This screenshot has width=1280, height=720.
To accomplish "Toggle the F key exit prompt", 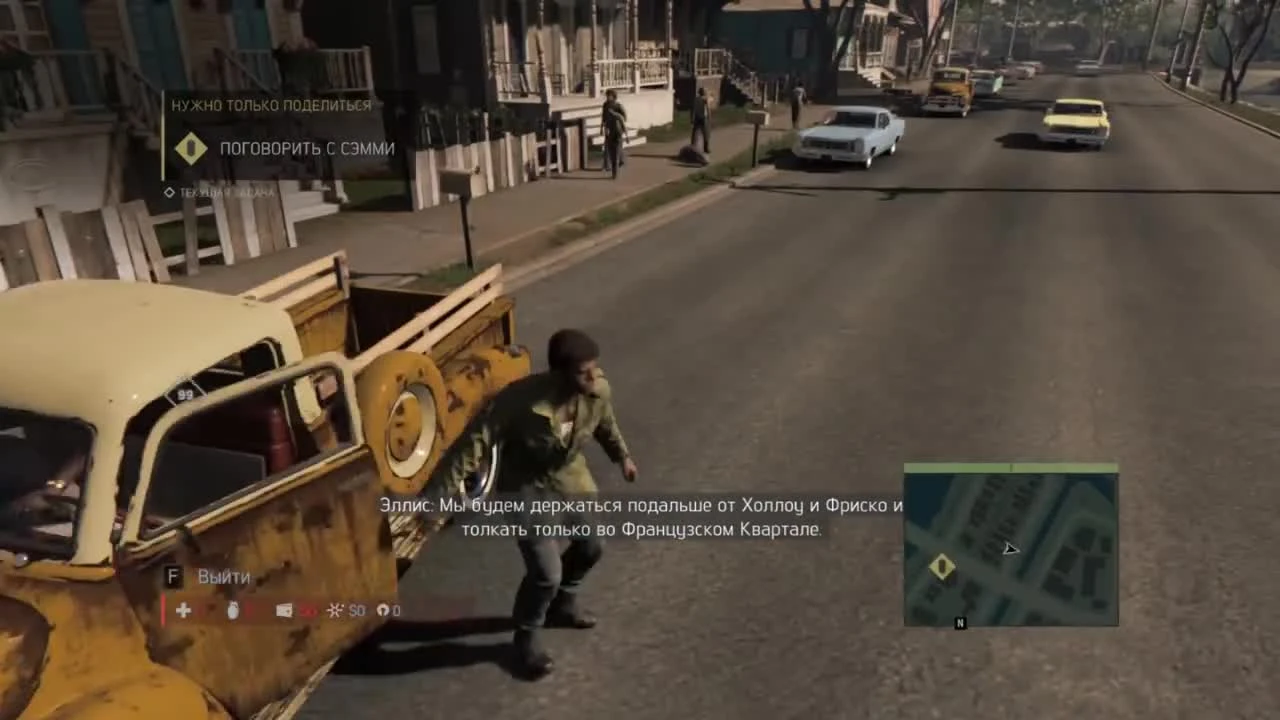I will click(172, 576).
